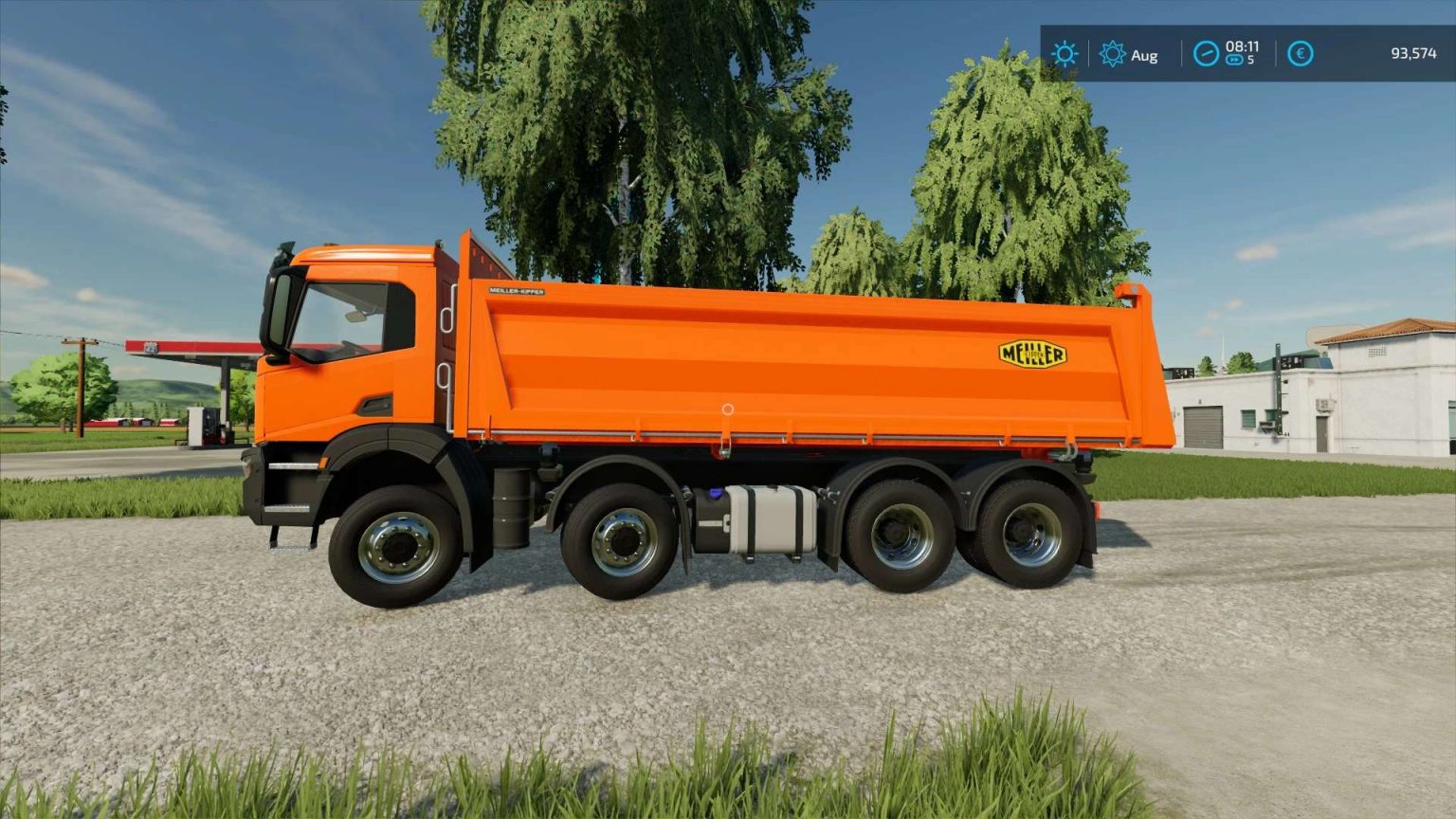This screenshot has width=1456, height=819.
Task: Click the Euro currency circle icon
Action: coord(1301,54)
